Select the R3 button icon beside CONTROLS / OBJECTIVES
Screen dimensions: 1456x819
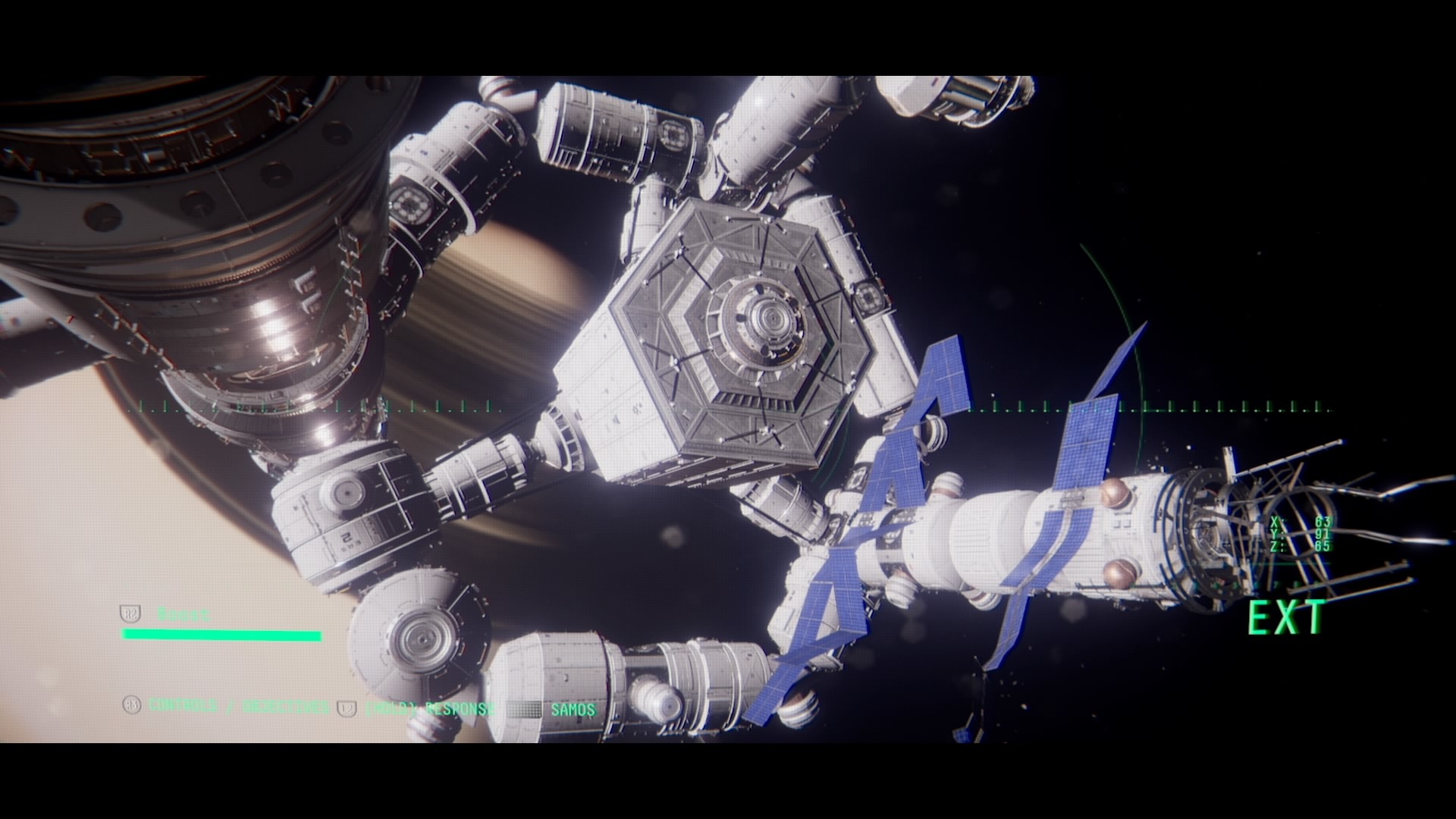click(131, 704)
